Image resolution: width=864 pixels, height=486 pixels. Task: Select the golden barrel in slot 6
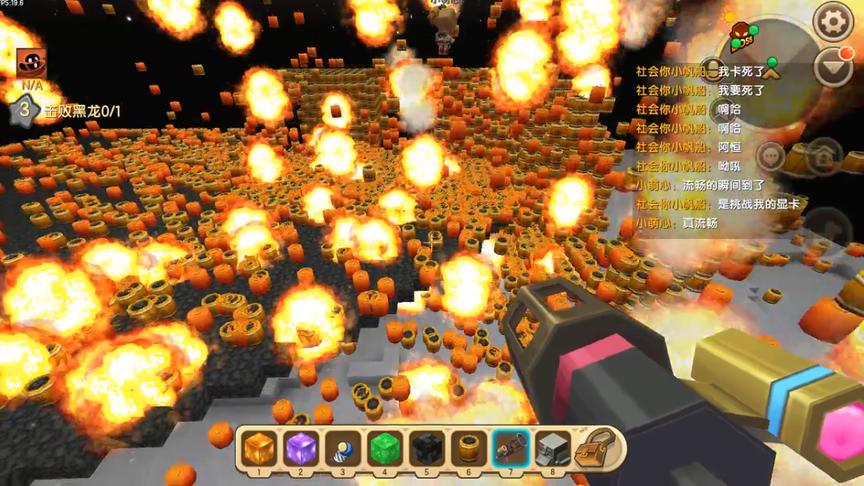(468, 448)
